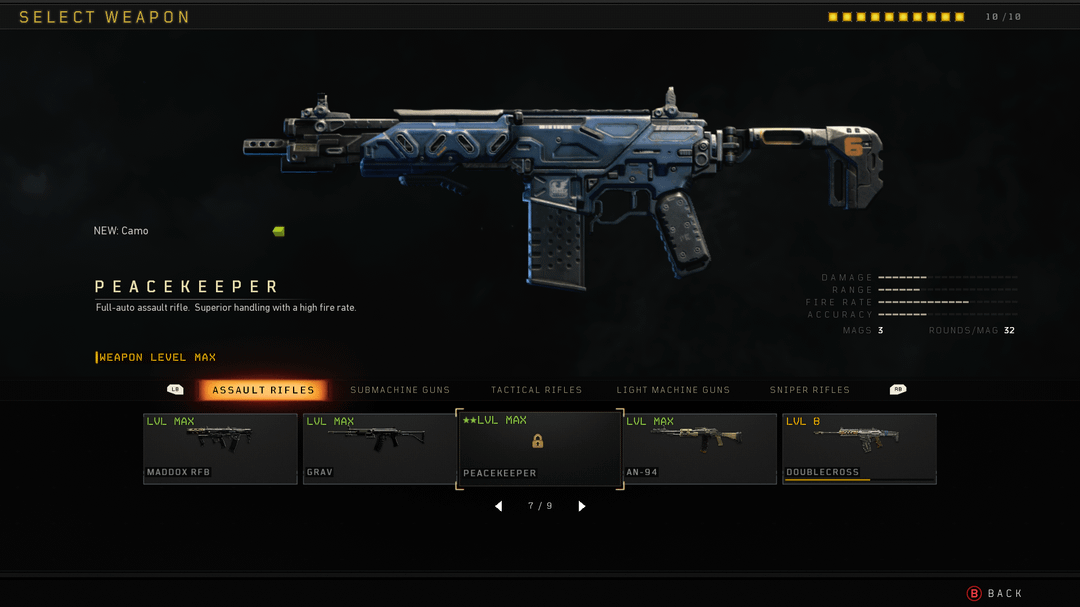Open the Submachine Guns category
1080x607 pixels.
pos(400,390)
